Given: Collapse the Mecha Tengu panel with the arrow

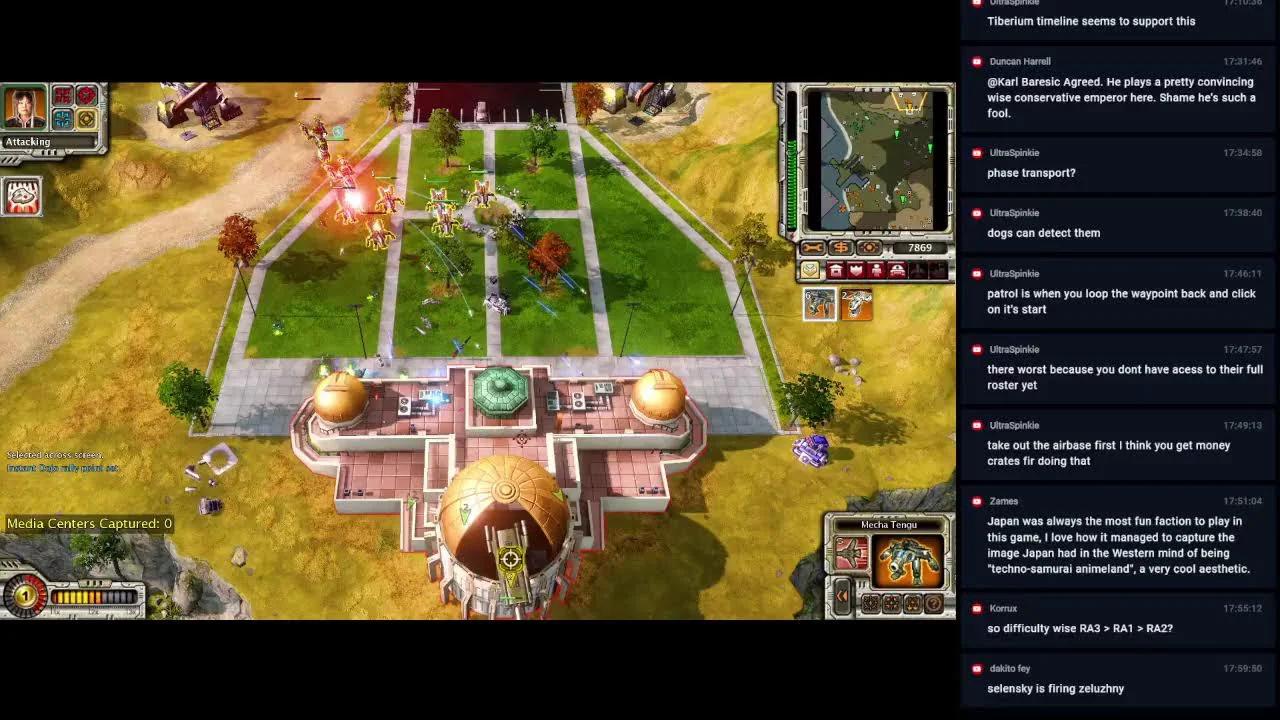Looking at the screenshot, I should click(x=843, y=596).
